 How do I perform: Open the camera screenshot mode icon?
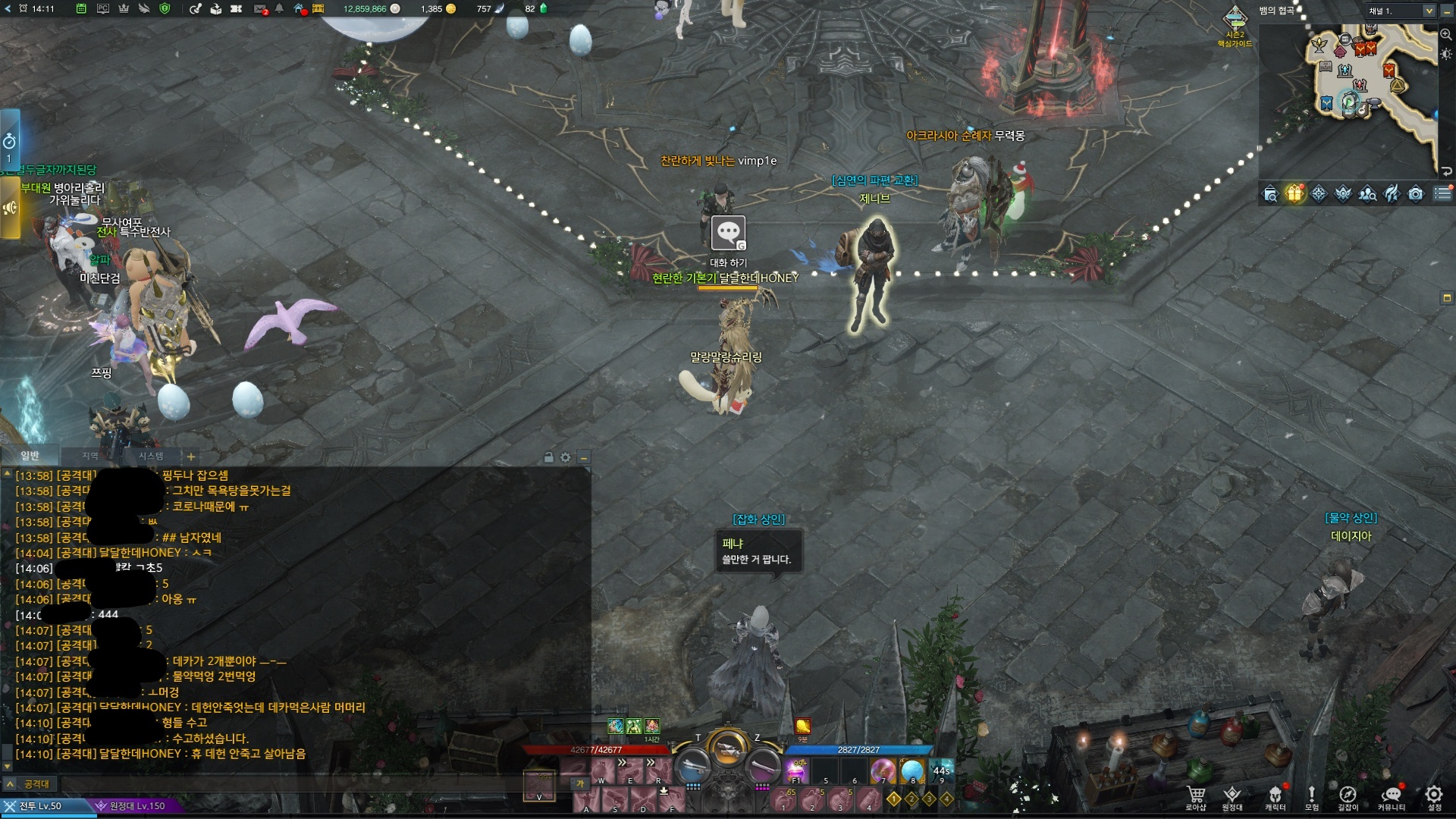[x=1416, y=194]
